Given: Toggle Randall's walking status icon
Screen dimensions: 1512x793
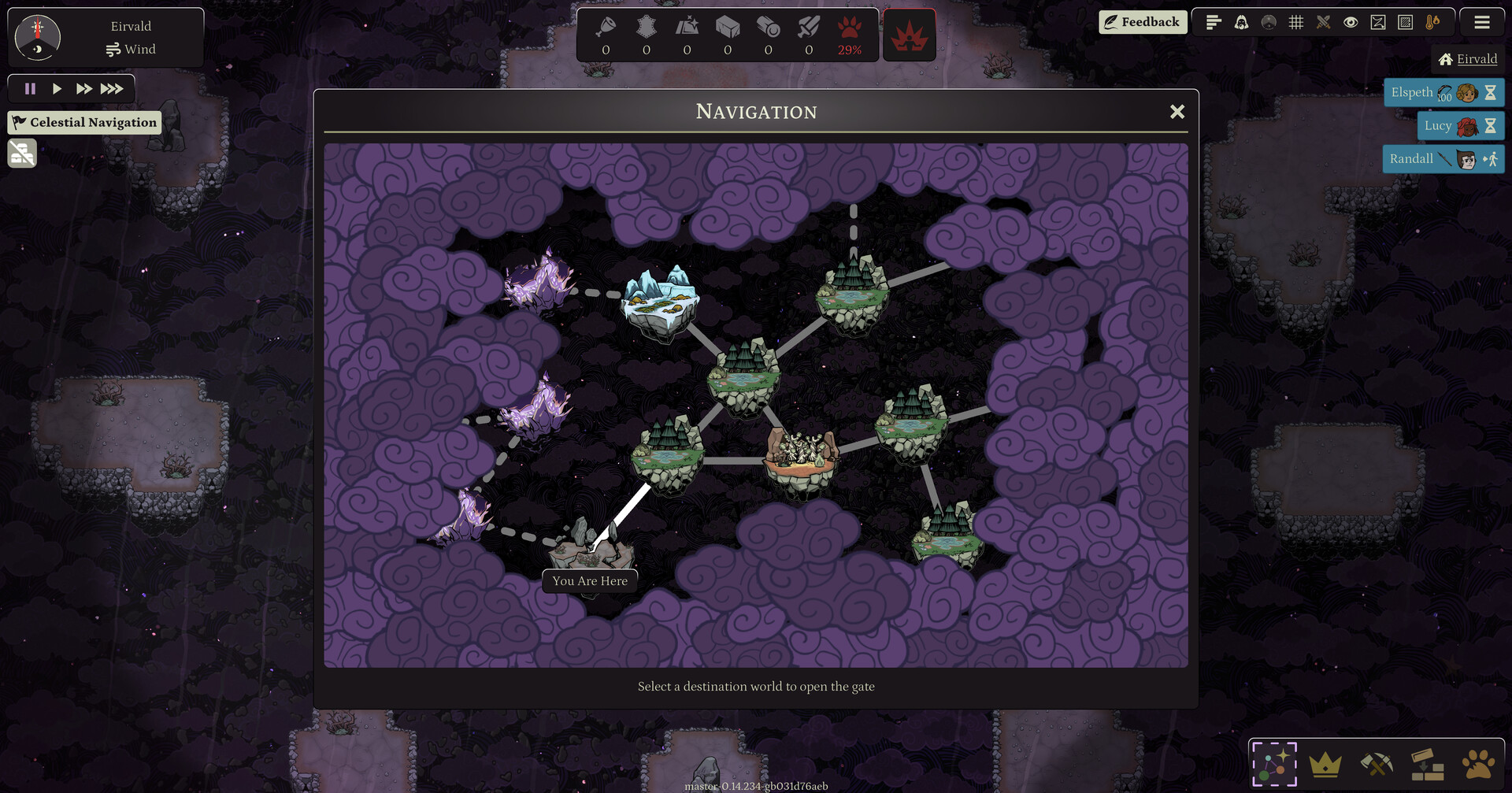Looking at the screenshot, I should click(1492, 158).
